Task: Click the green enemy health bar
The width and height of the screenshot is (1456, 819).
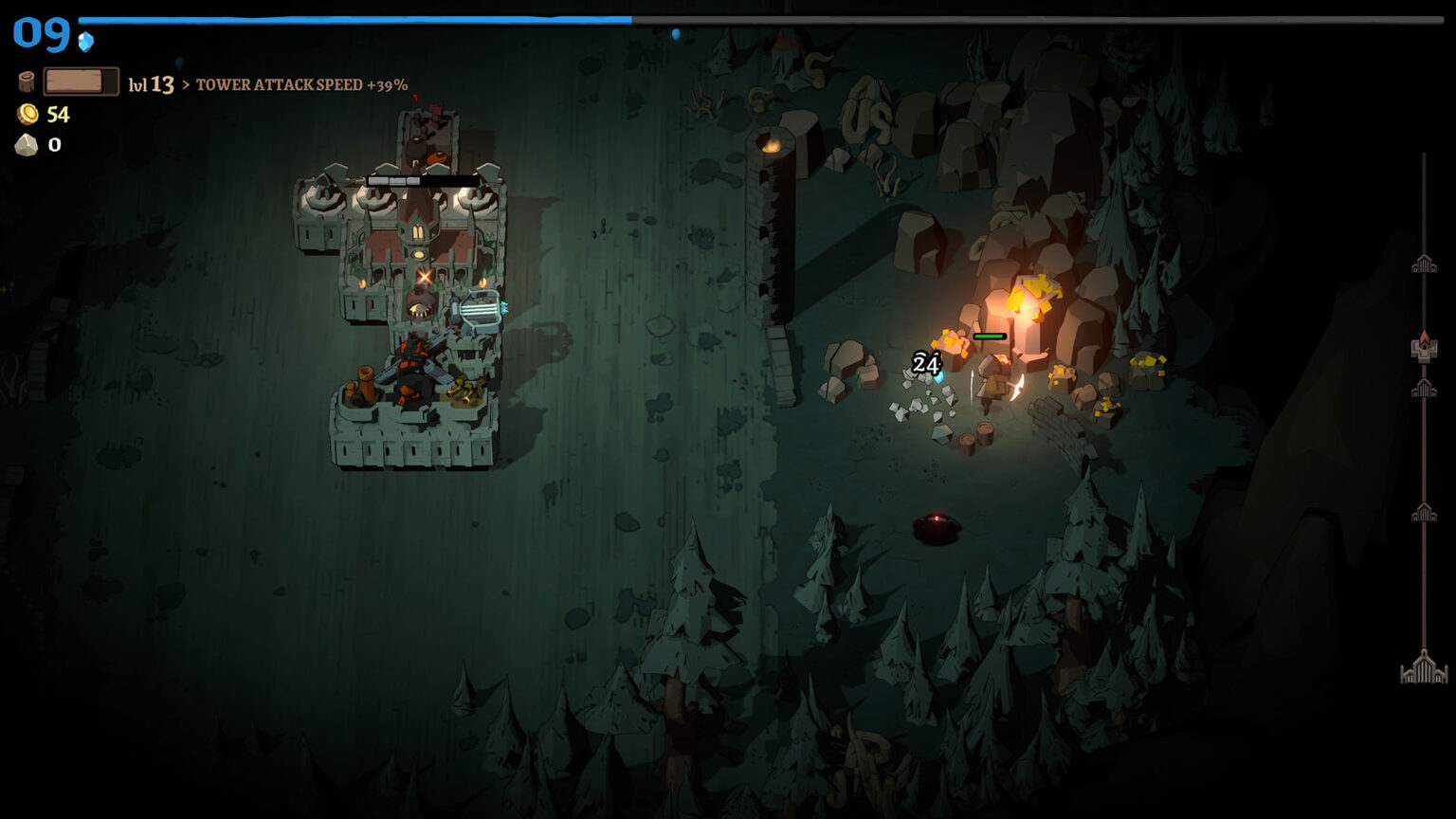Action: tap(989, 337)
